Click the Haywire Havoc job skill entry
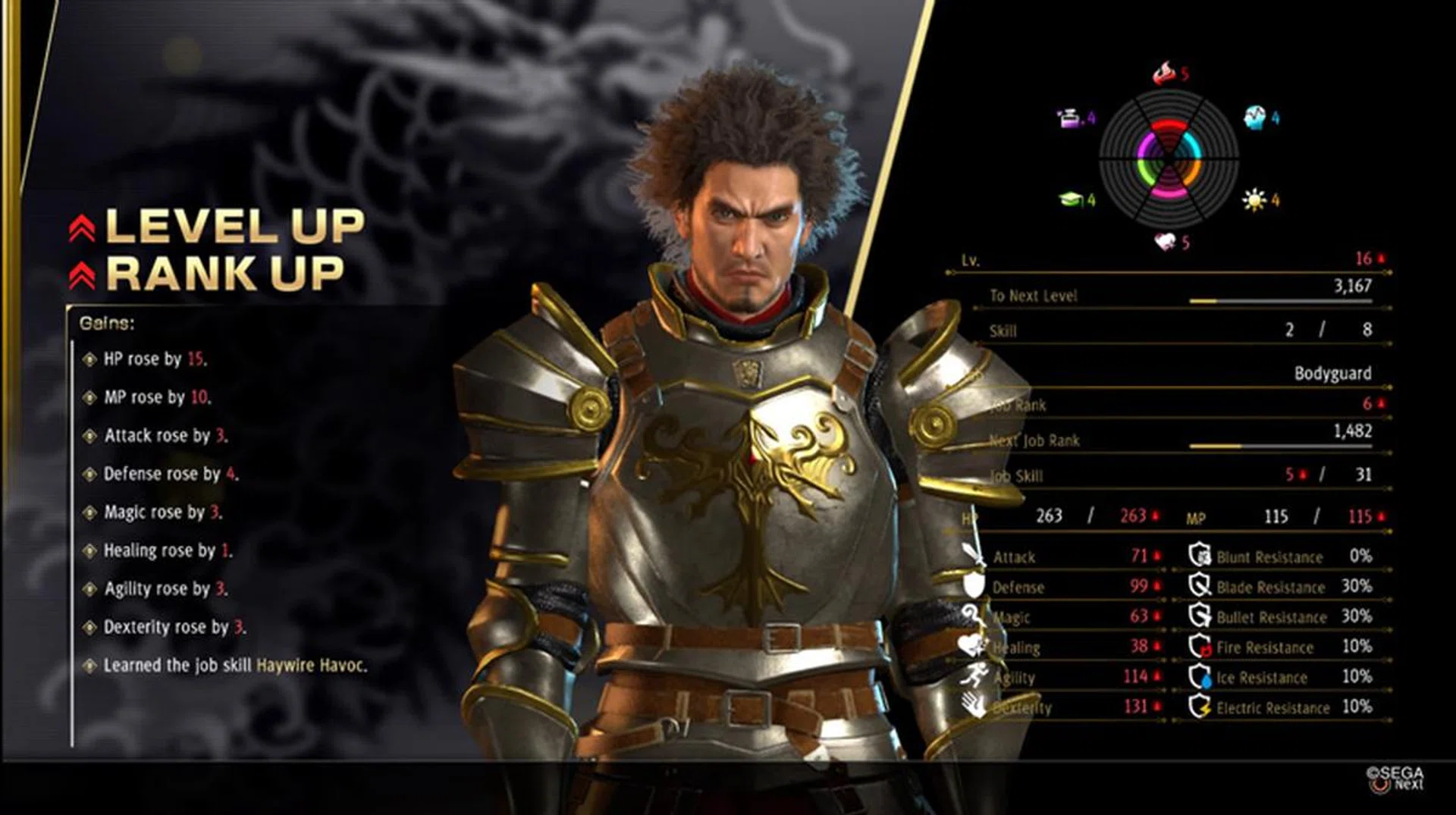The width and height of the screenshot is (1456, 815). 311,666
